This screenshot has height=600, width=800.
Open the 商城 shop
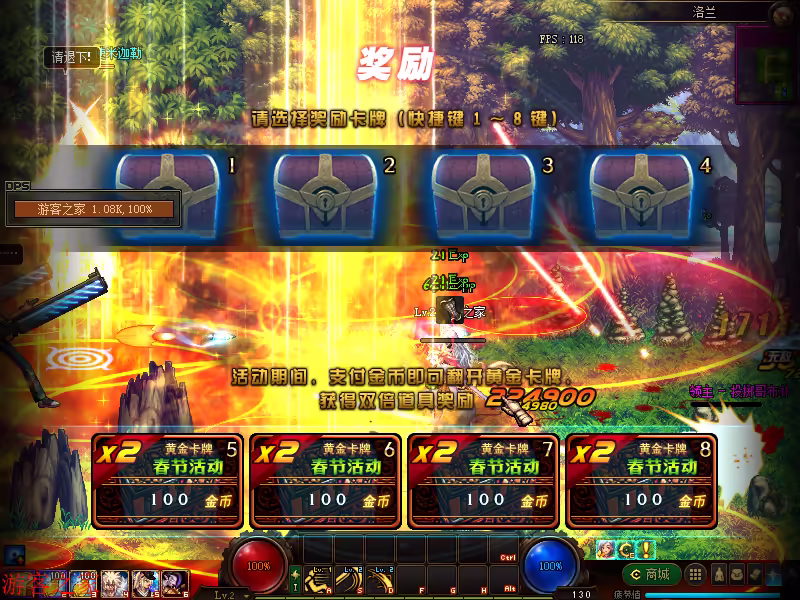pyautogui.click(x=652, y=574)
